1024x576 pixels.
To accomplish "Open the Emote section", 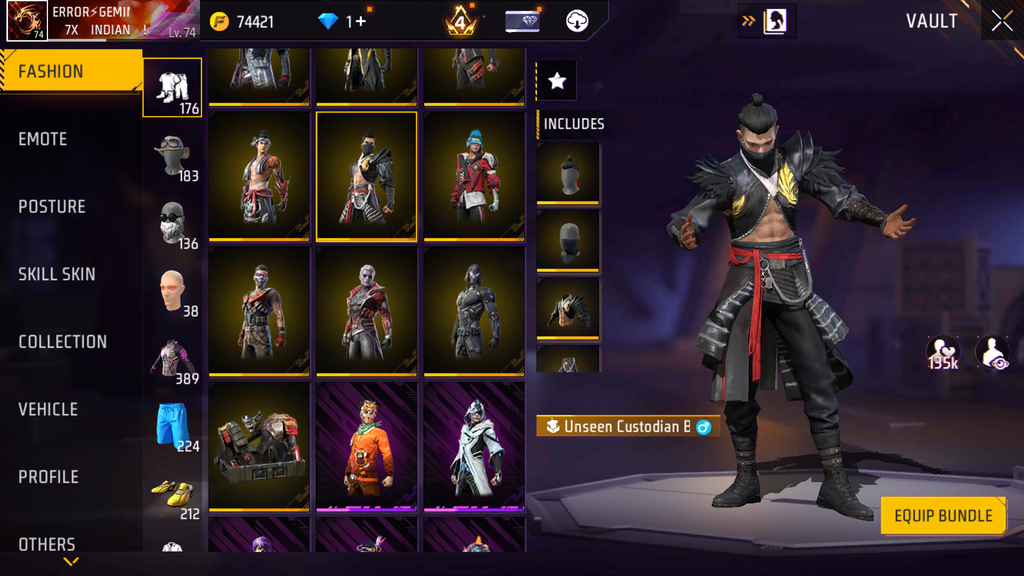I will [x=43, y=139].
